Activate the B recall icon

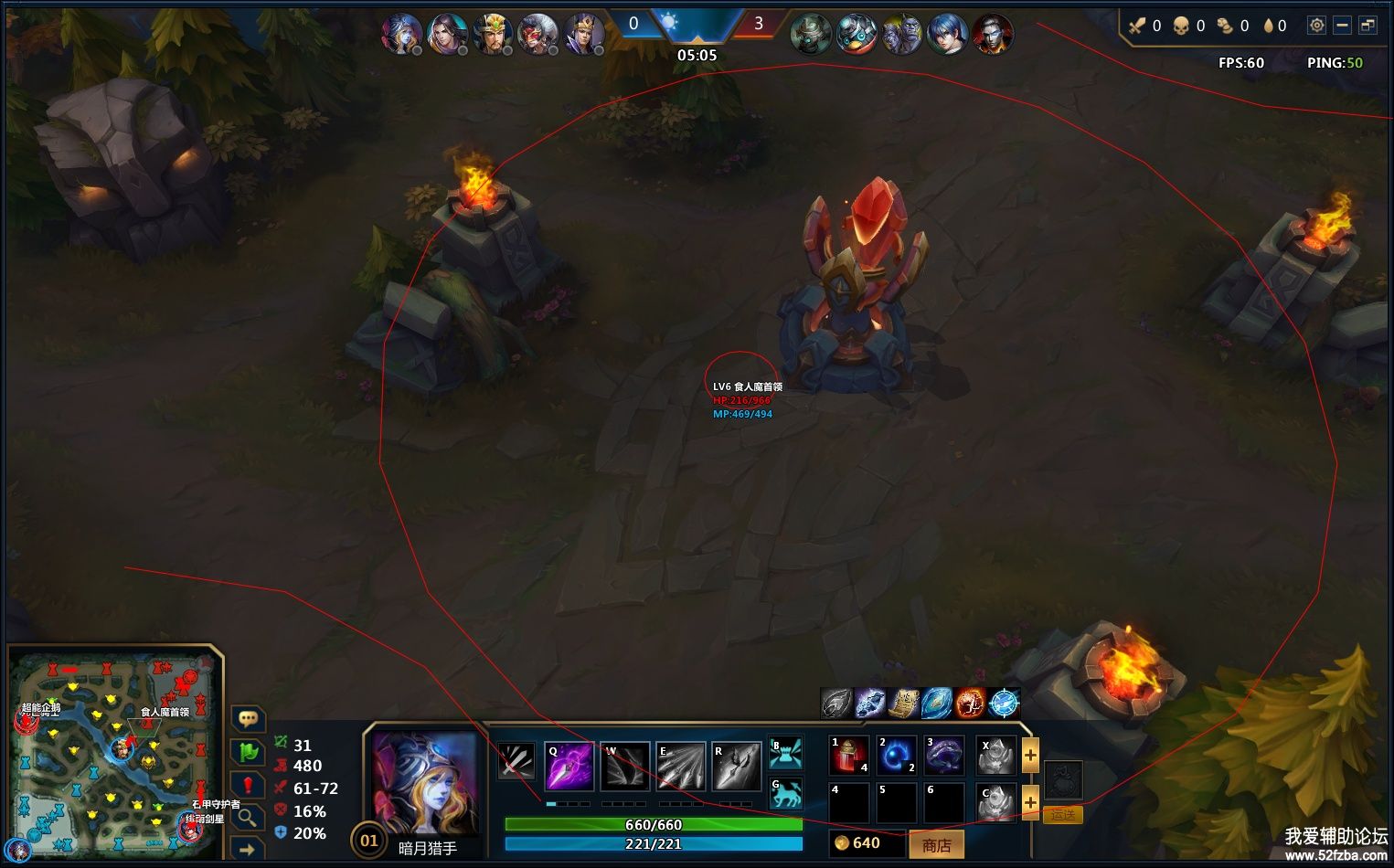(785, 752)
